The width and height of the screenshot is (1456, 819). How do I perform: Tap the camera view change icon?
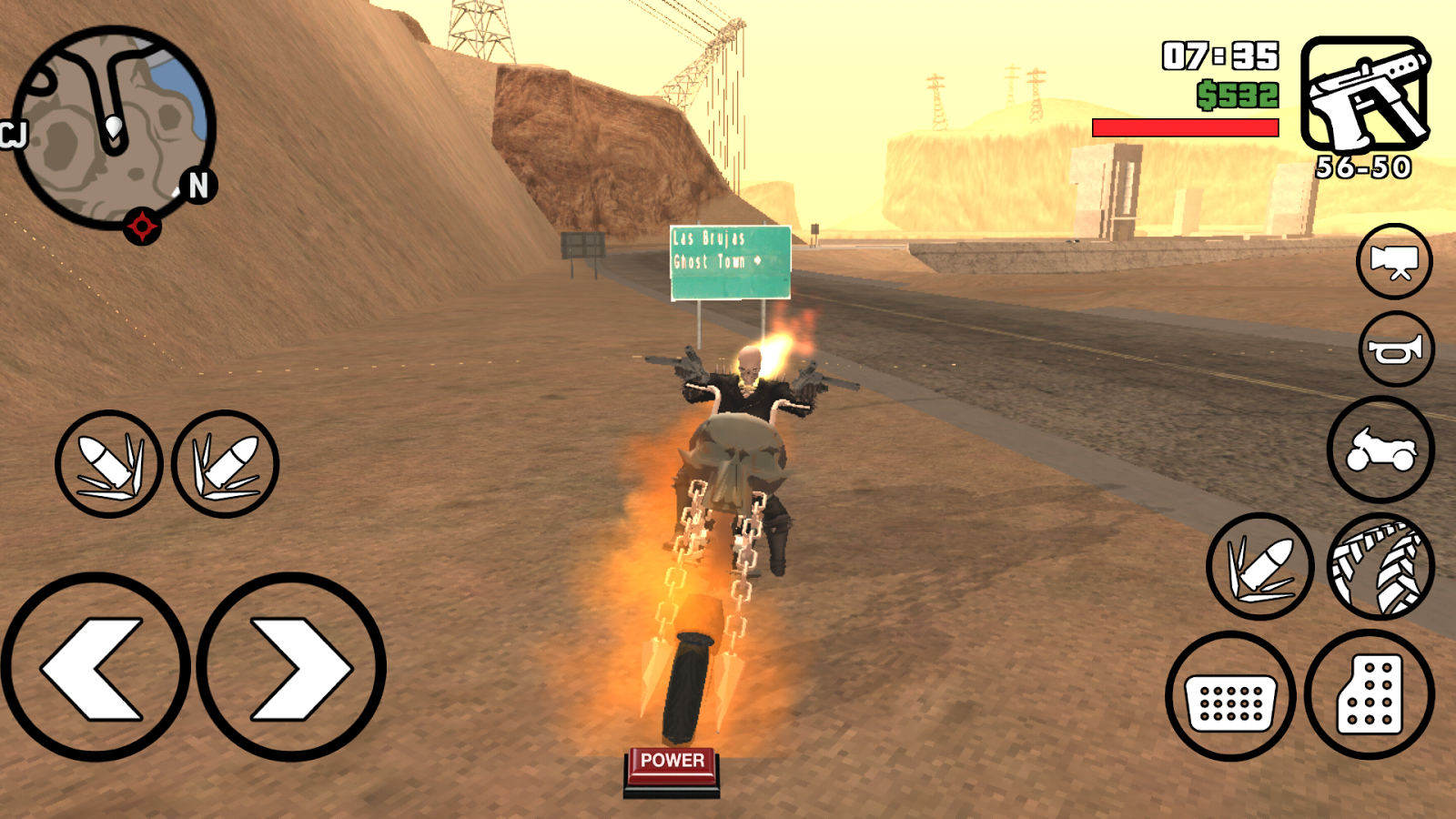1393,264
